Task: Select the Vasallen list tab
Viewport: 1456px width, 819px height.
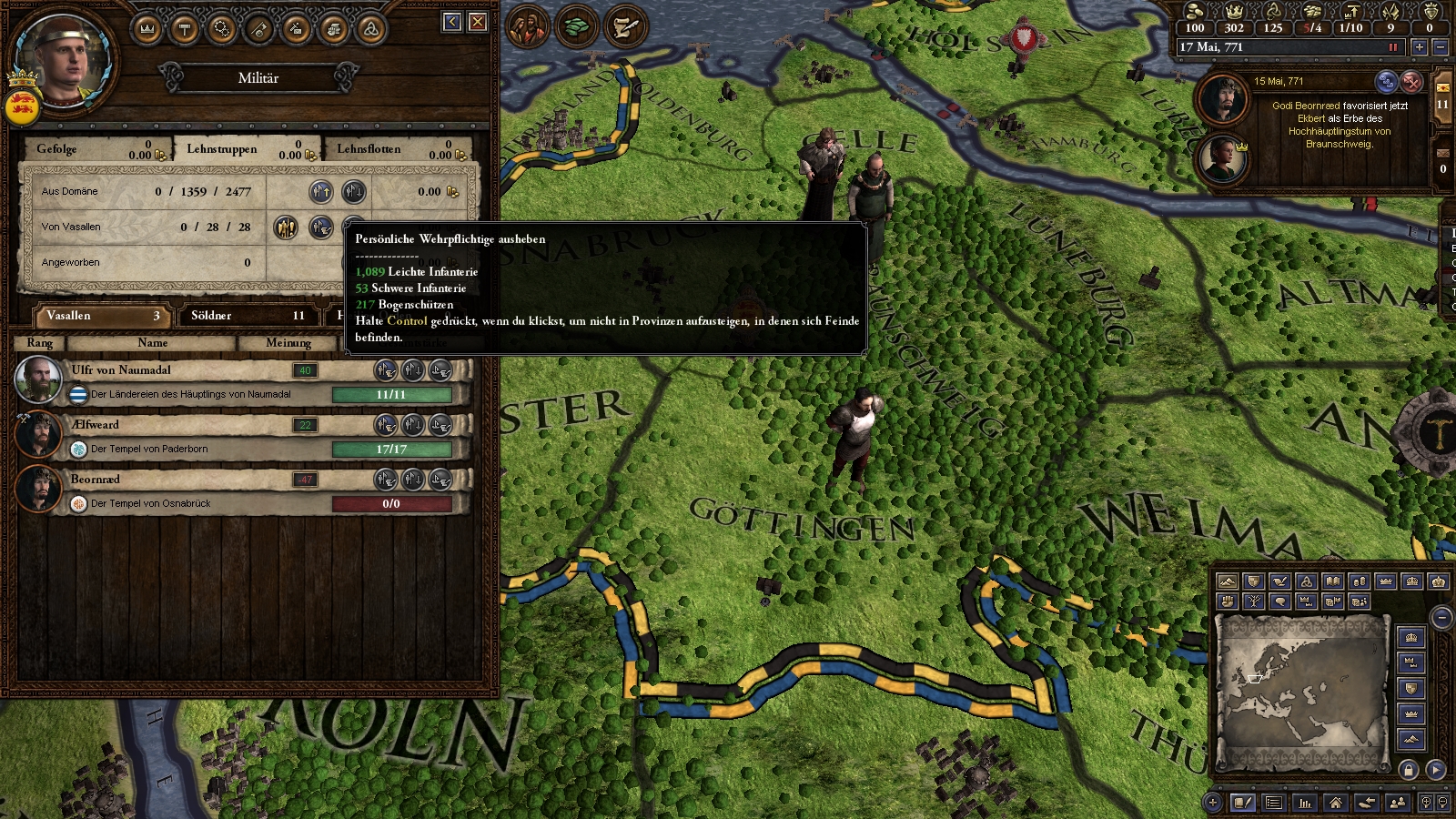Action: [102, 316]
